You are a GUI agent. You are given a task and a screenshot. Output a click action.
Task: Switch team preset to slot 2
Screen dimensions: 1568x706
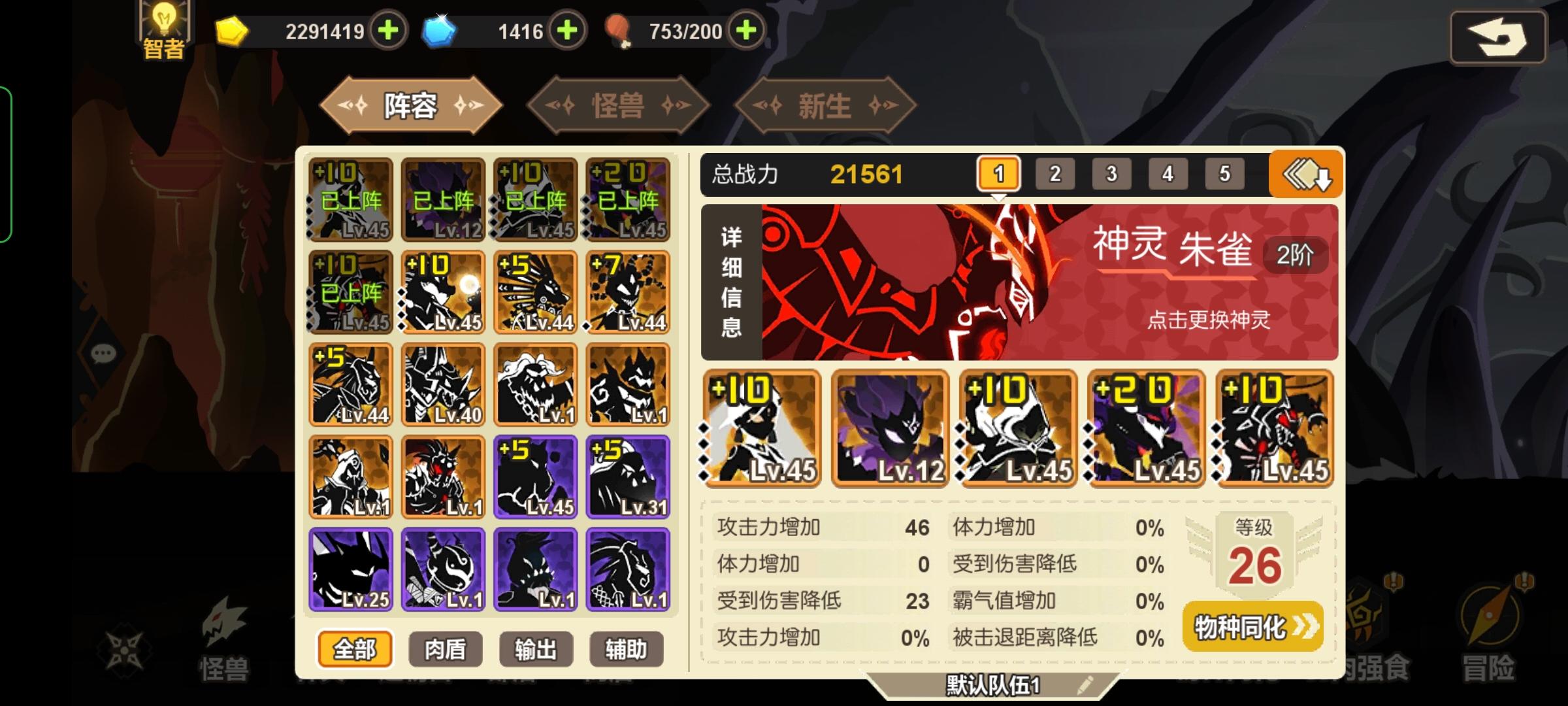click(1056, 175)
